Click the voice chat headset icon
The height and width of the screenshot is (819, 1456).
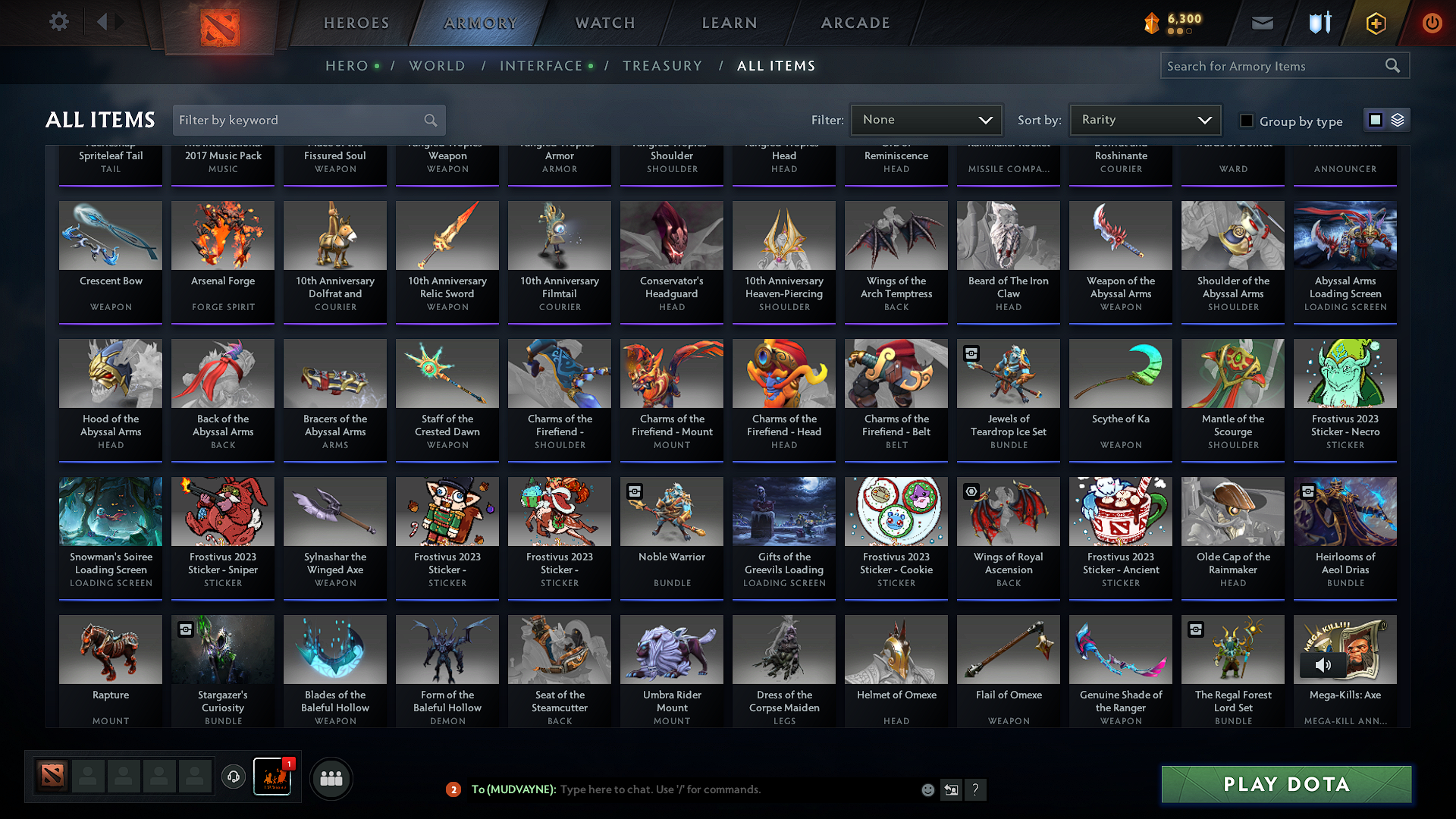coord(234,778)
